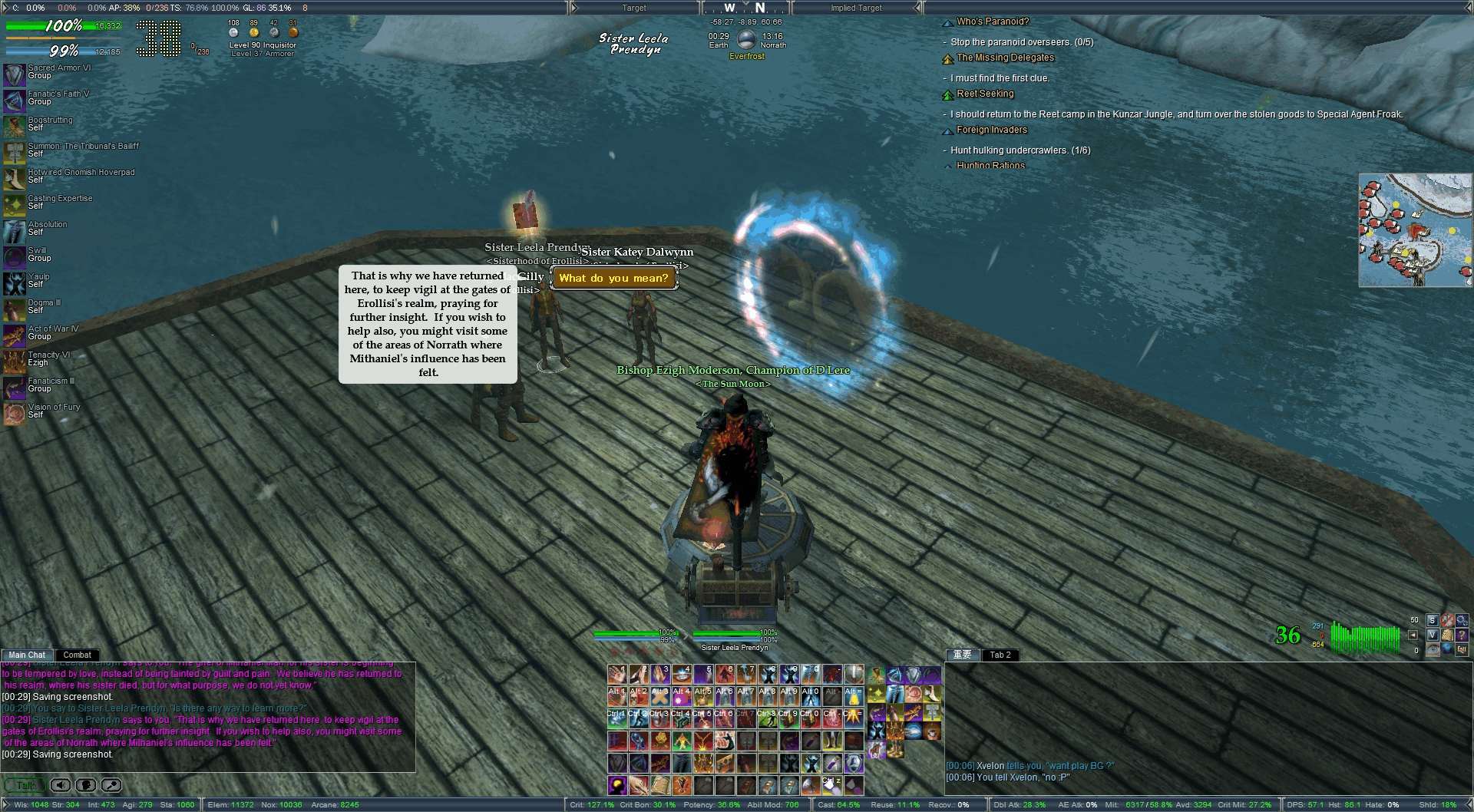Click the green Talk voice button

tap(25, 785)
